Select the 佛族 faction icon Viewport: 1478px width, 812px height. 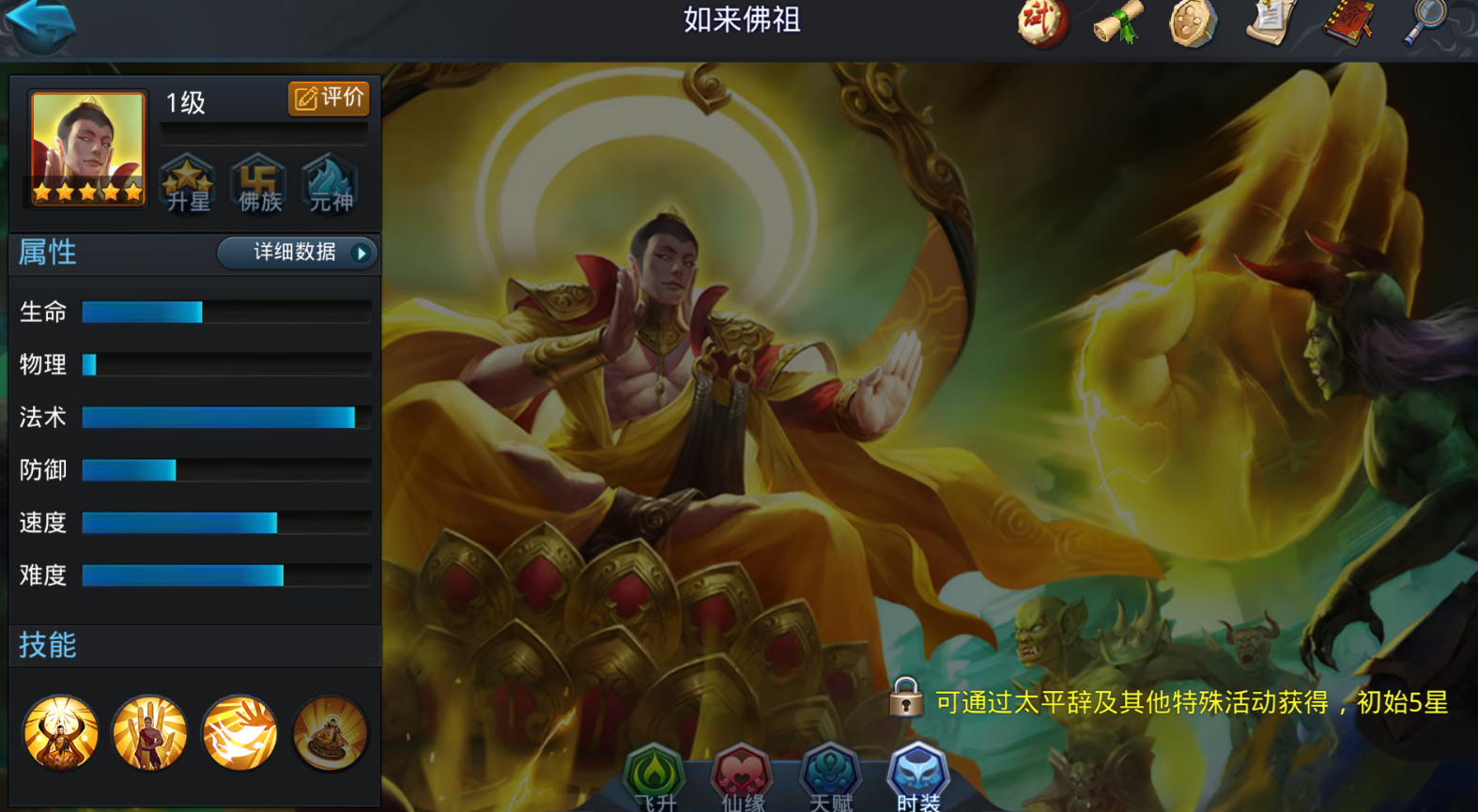click(258, 184)
